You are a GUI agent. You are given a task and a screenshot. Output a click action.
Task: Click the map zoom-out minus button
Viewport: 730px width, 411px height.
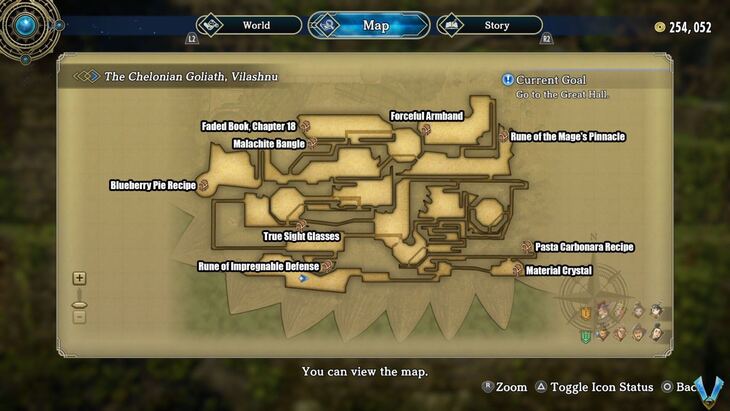tap(79, 317)
